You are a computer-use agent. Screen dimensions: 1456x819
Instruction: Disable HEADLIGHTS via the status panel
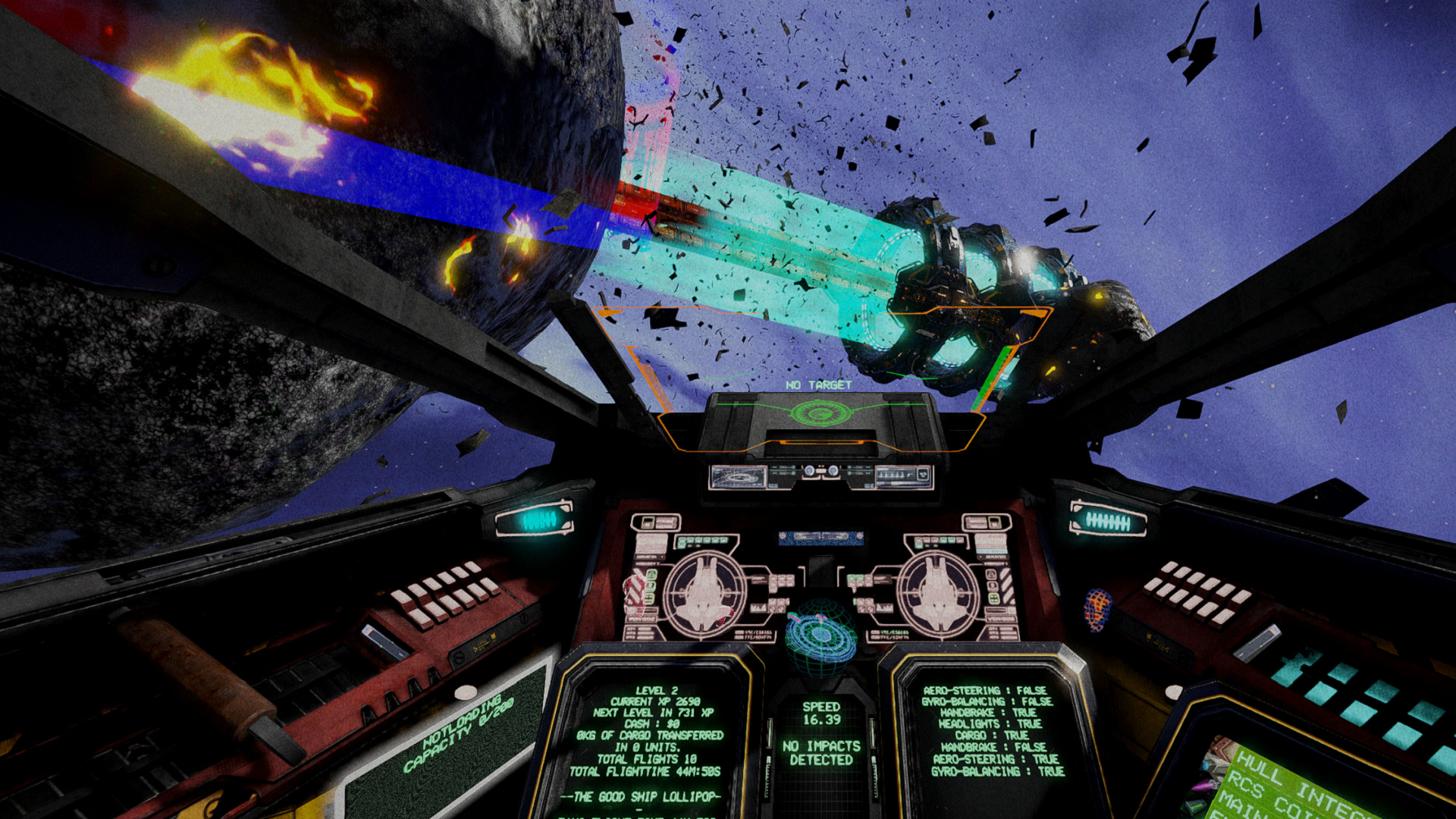pyautogui.click(x=990, y=723)
